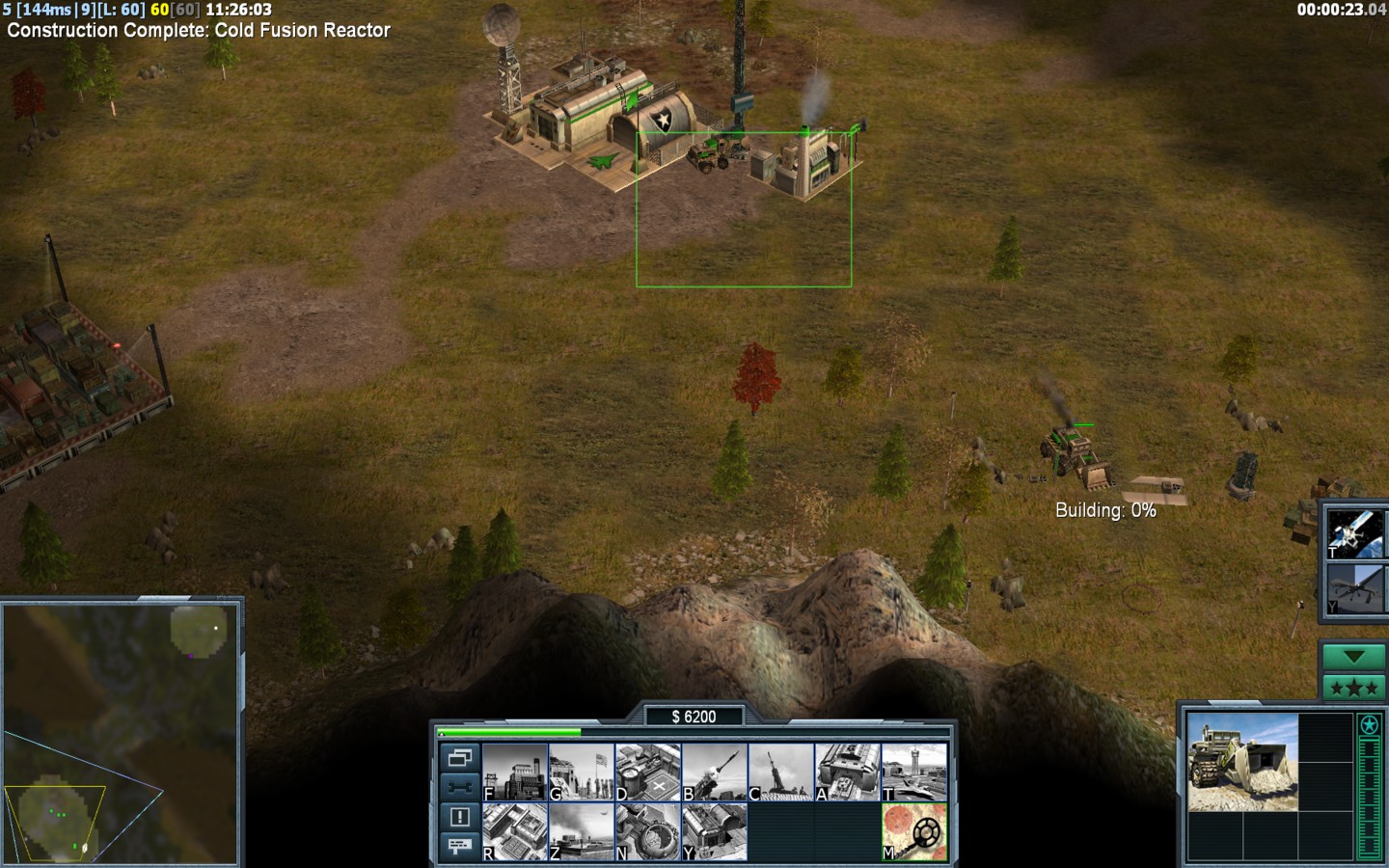Activate the mine-clearing detector command (M)
This screenshot has height=868, width=1389.
point(914,831)
